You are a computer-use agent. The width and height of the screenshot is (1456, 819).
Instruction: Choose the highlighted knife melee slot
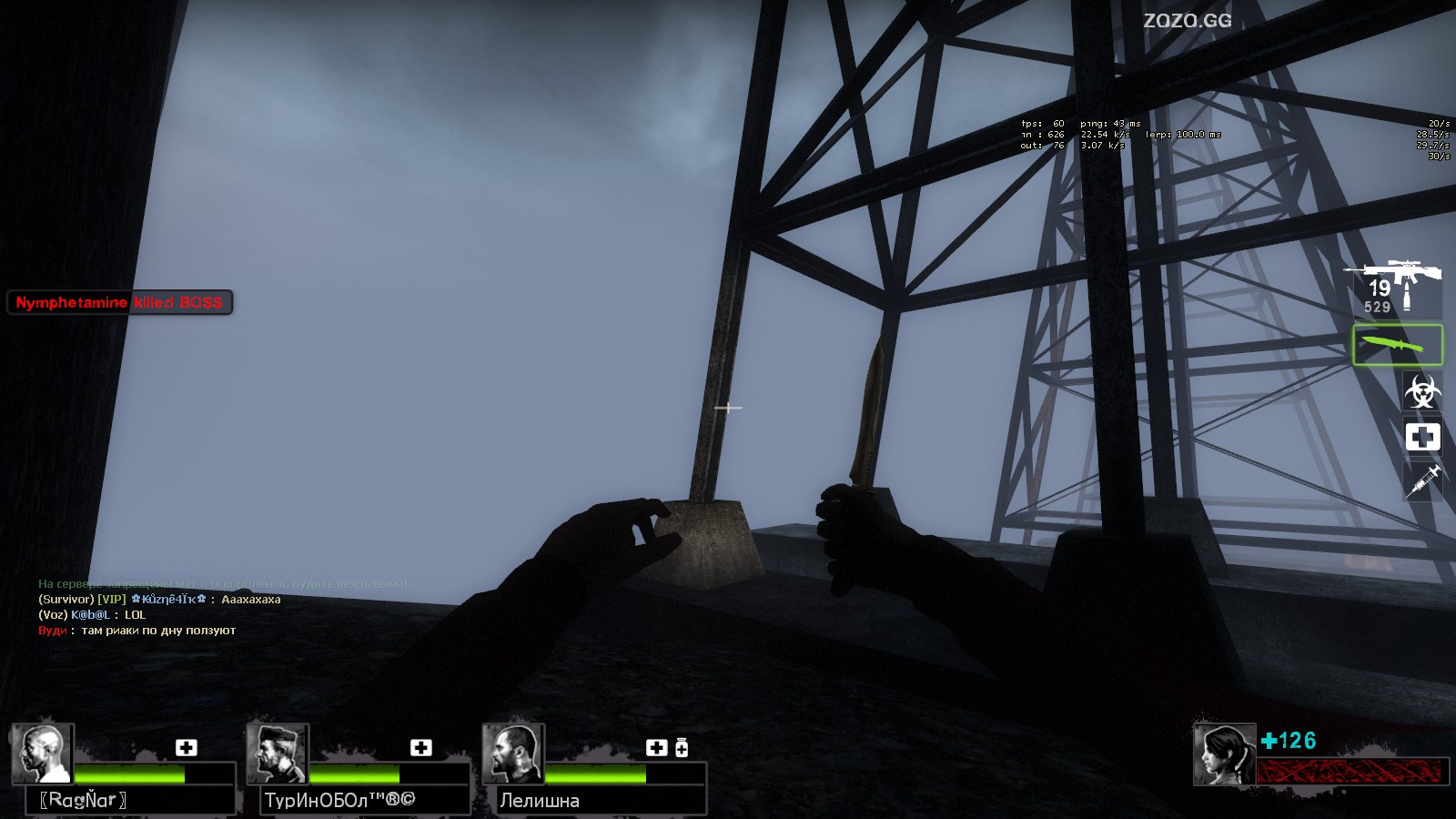[x=1397, y=345]
